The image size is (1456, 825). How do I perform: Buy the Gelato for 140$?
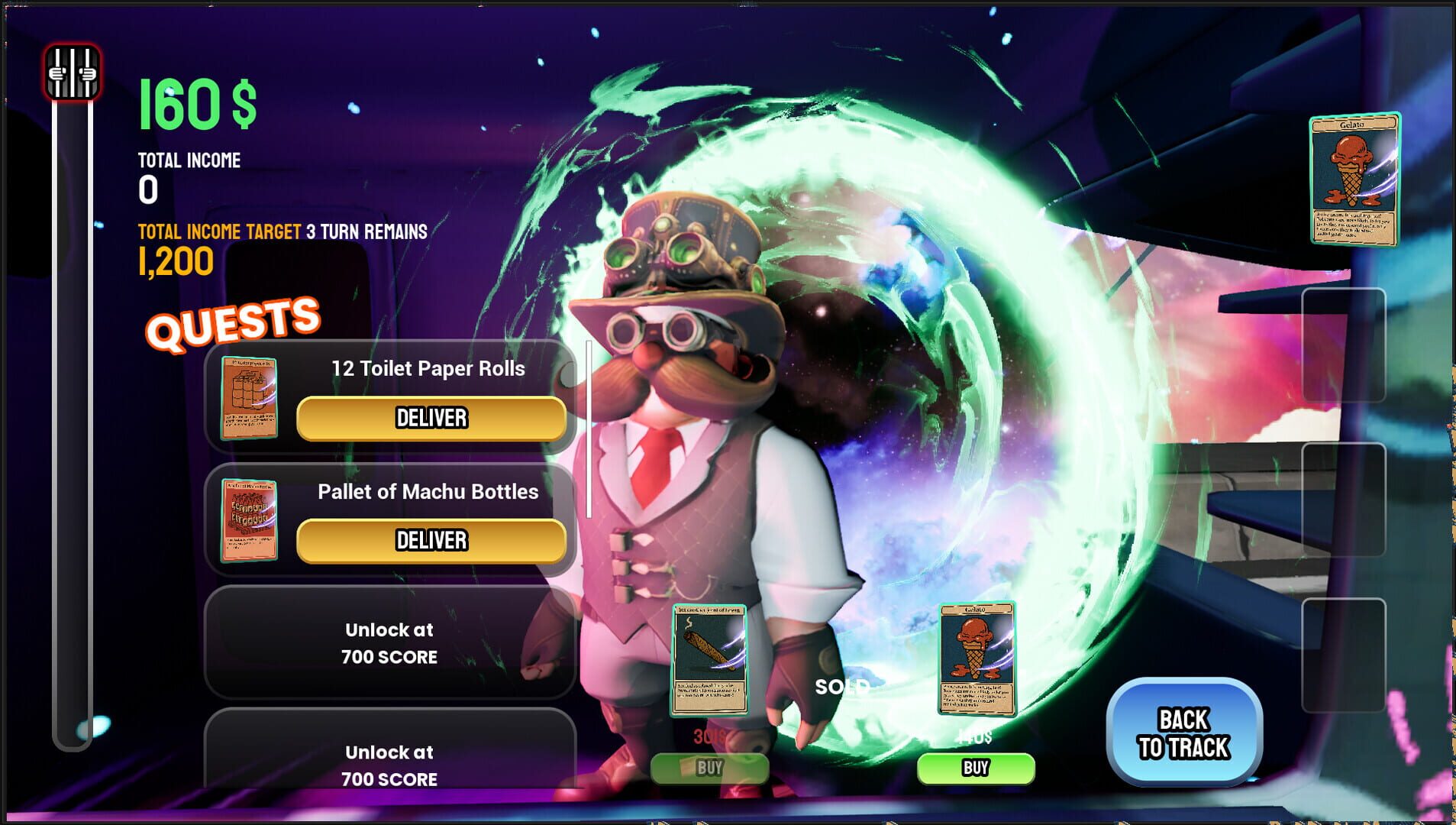(976, 768)
